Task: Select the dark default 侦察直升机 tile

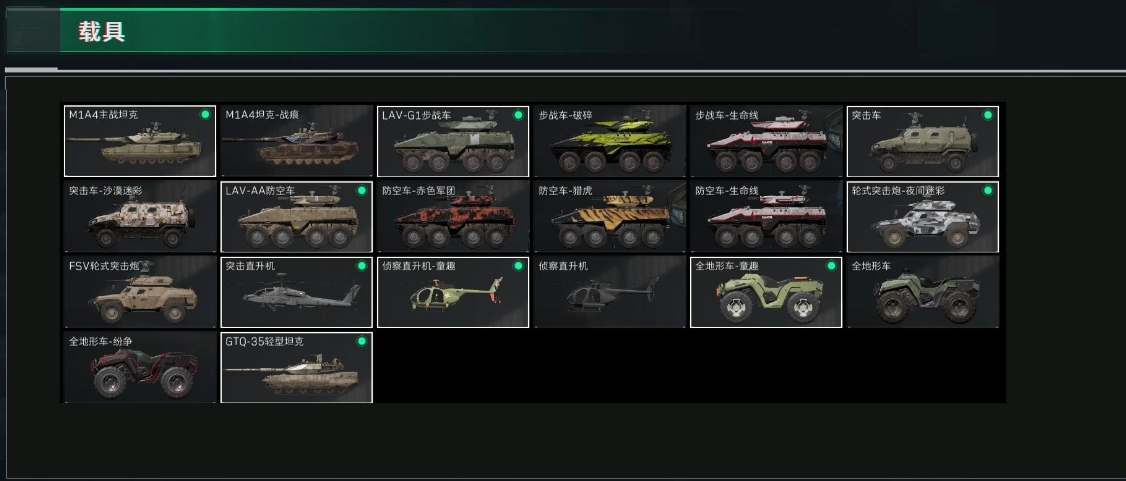Action: (x=610, y=292)
